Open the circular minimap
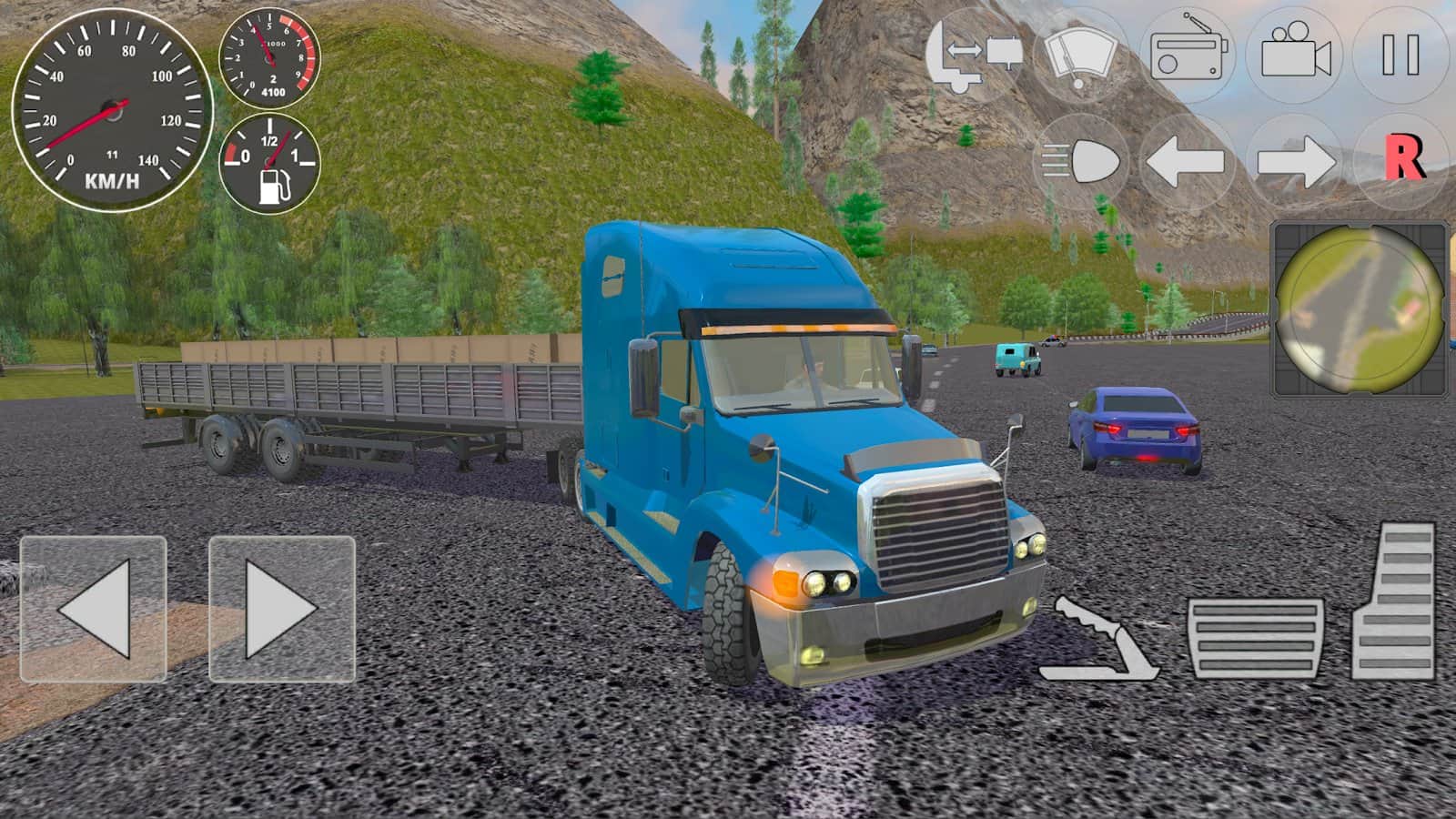Viewport: 1456px width, 819px height. (x=1360, y=308)
